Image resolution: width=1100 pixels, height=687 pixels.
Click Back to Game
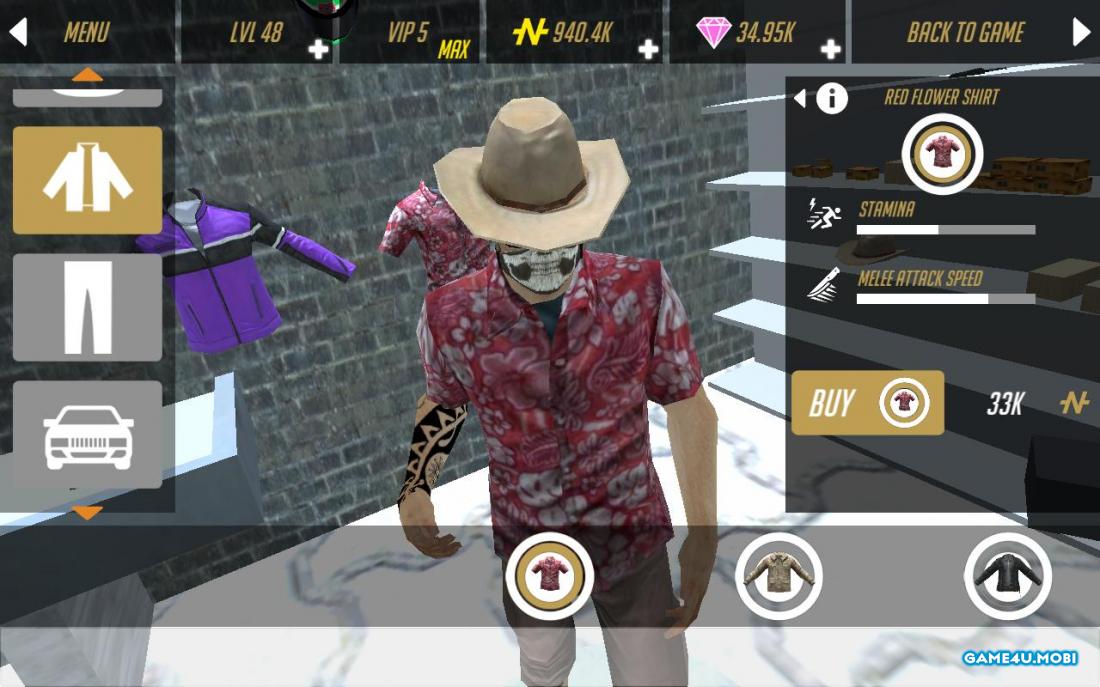click(965, 32)
